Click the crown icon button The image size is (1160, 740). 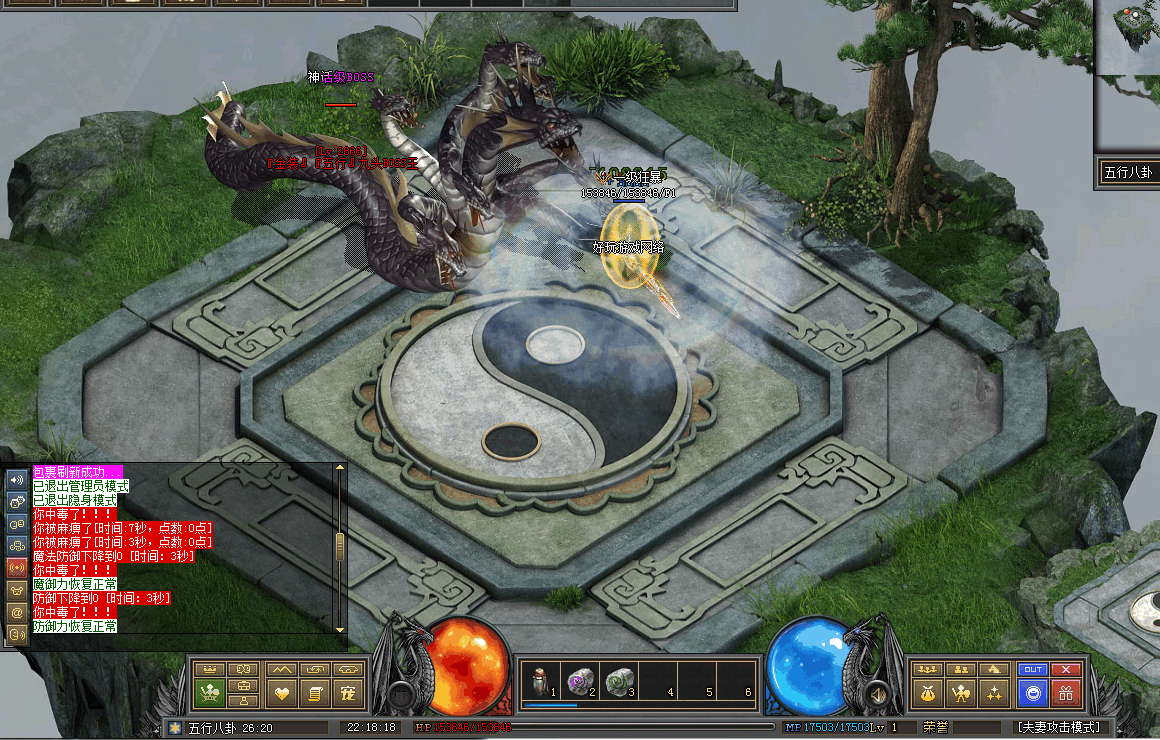point(210,669)
